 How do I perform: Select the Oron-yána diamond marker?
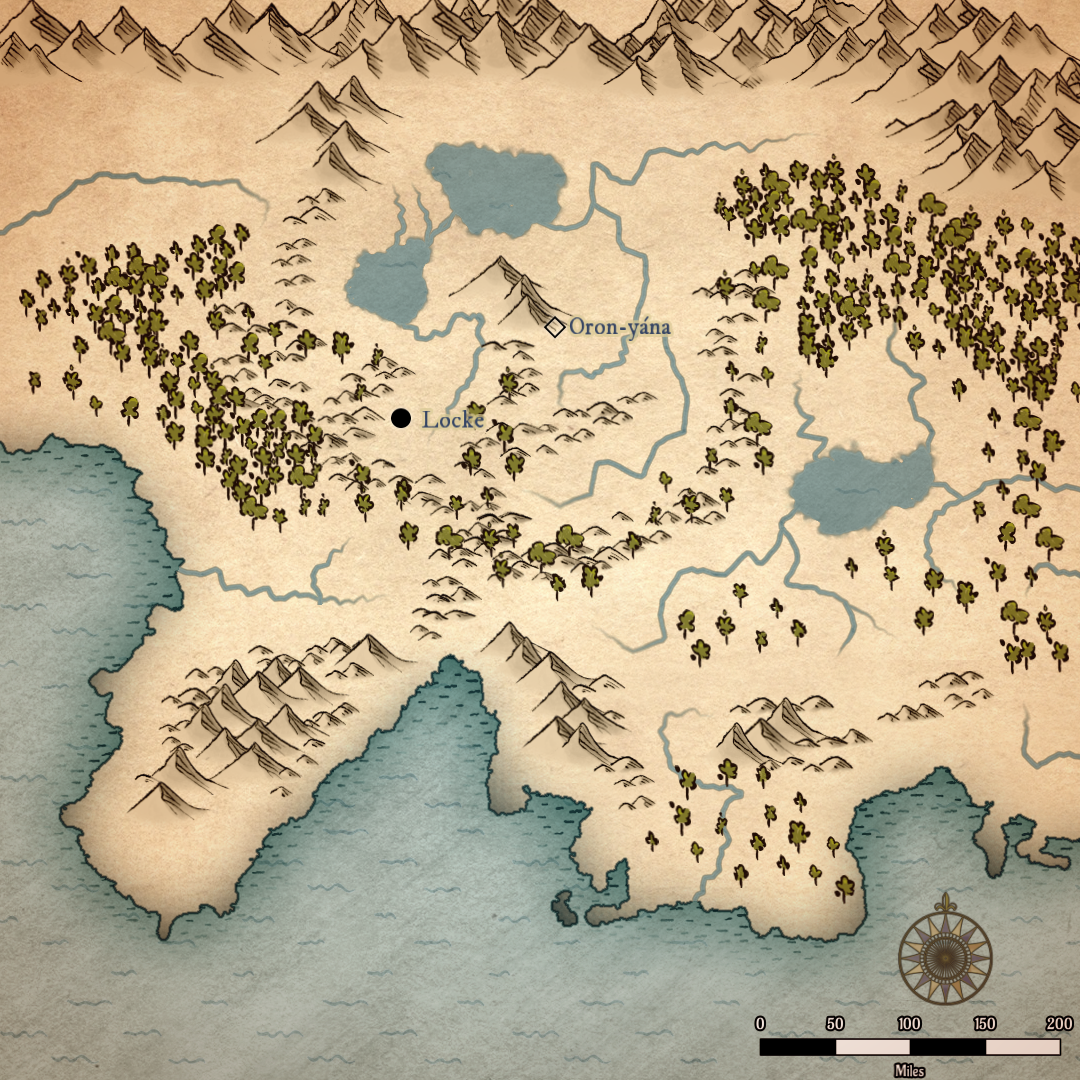click(x=554, y=327)
